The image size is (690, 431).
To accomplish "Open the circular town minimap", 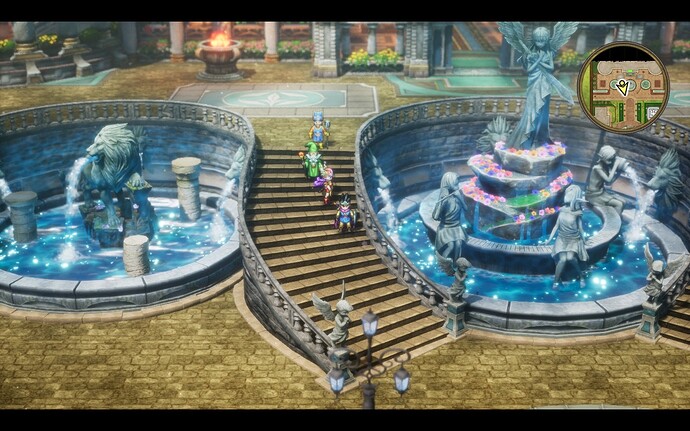I will (623, 88).
